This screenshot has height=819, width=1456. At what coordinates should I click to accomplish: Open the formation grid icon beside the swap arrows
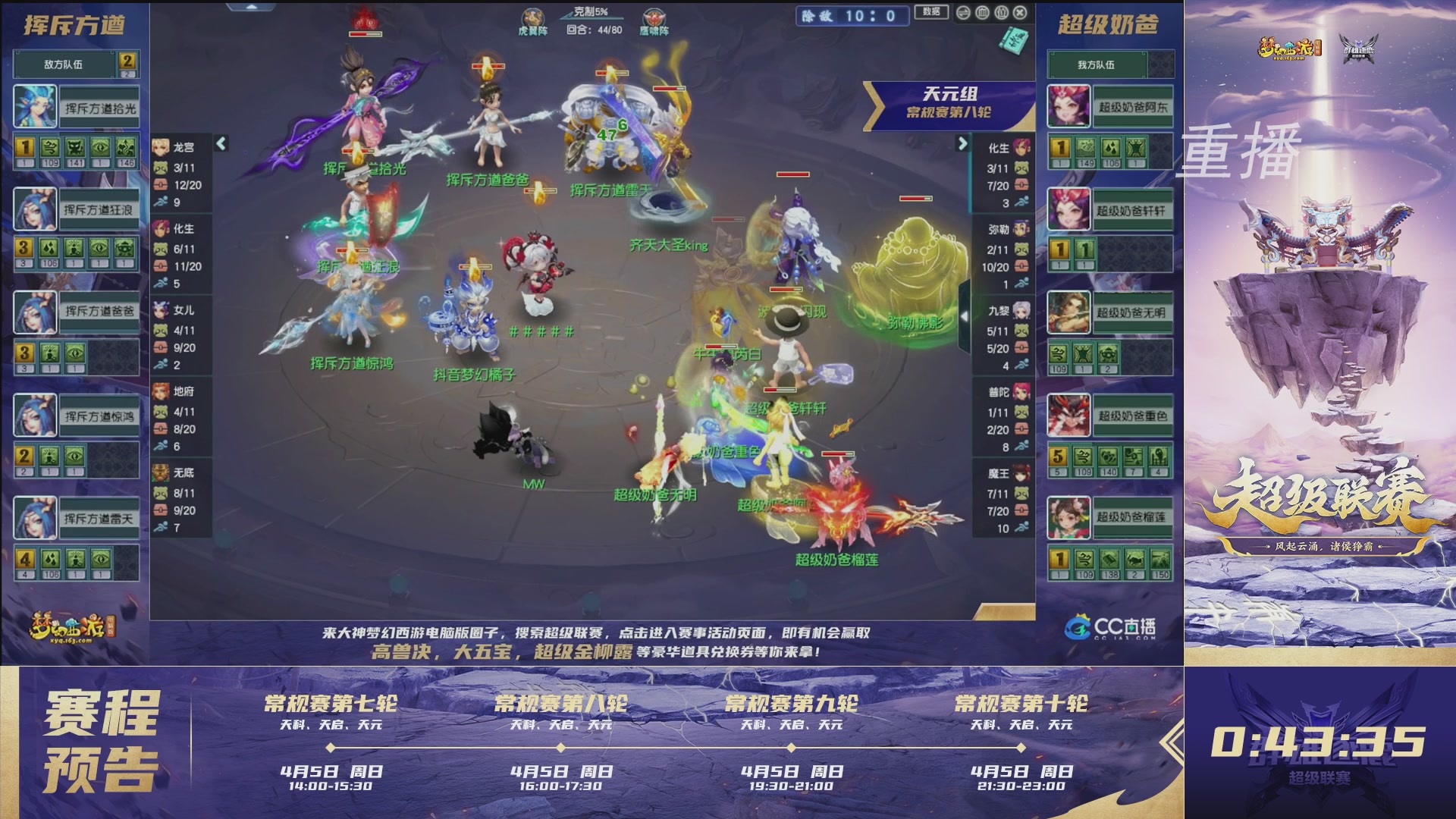982,13
